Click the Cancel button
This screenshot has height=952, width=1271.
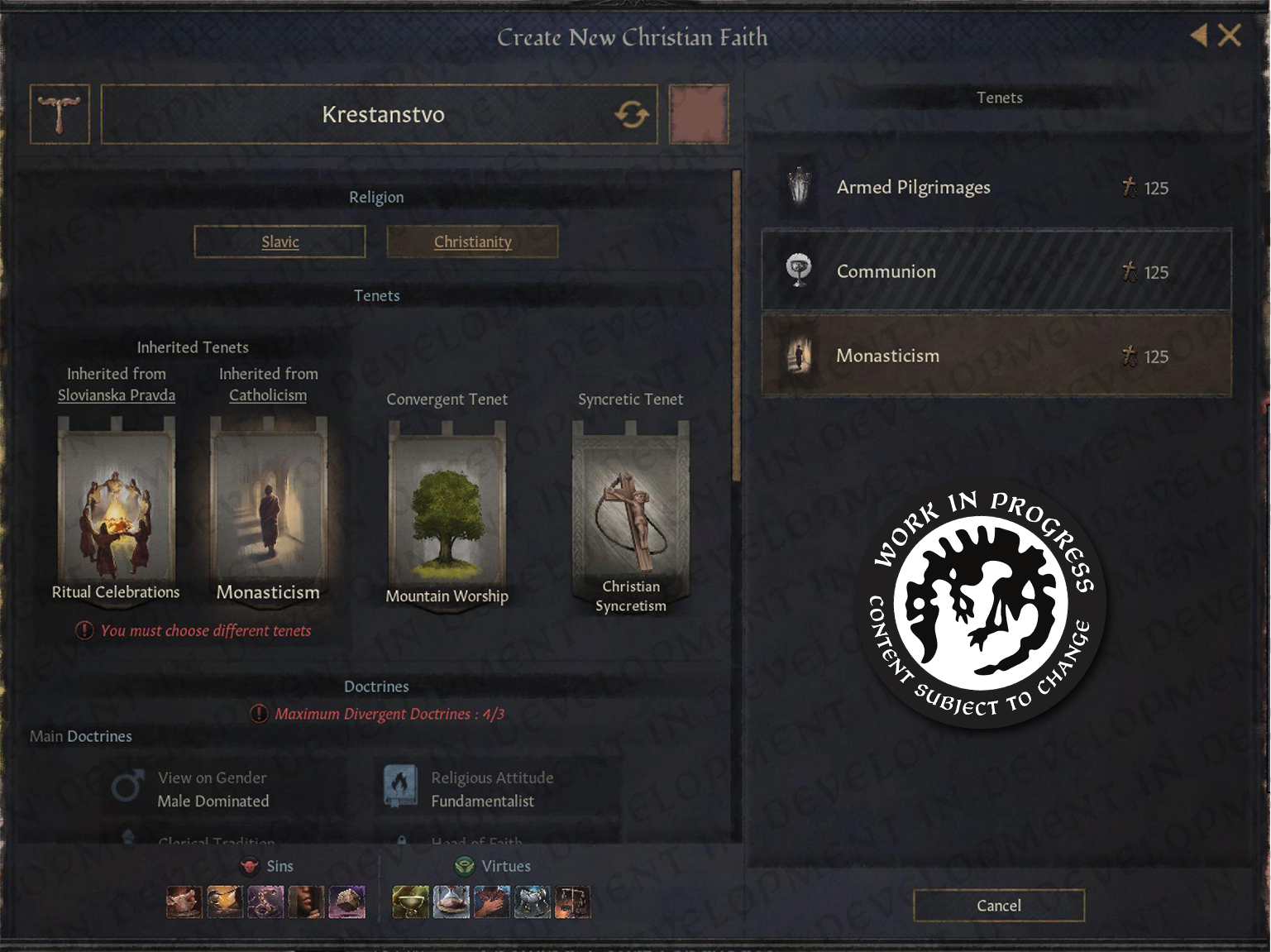pos(997,906)
